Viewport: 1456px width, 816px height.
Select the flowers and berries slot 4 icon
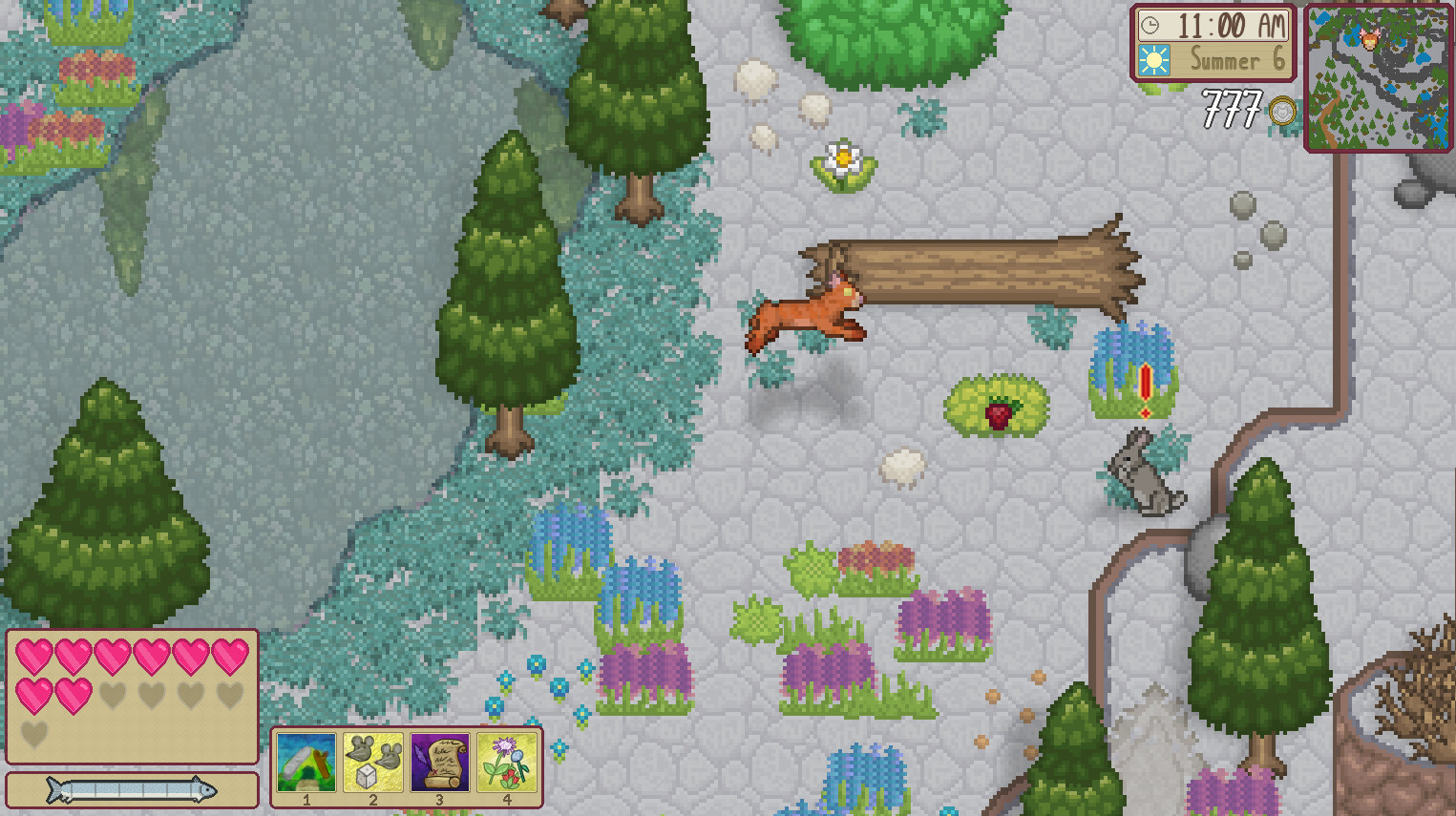[x=509, y=761]
